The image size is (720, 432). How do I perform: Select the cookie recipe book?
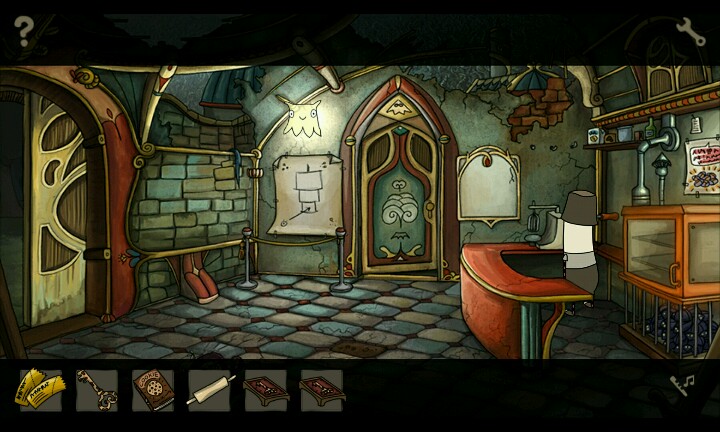click(153, 390)
